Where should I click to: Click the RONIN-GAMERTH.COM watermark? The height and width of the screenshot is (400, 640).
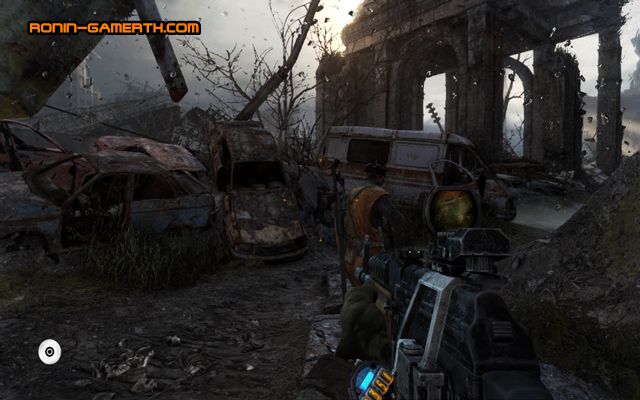tap(114, 28)
